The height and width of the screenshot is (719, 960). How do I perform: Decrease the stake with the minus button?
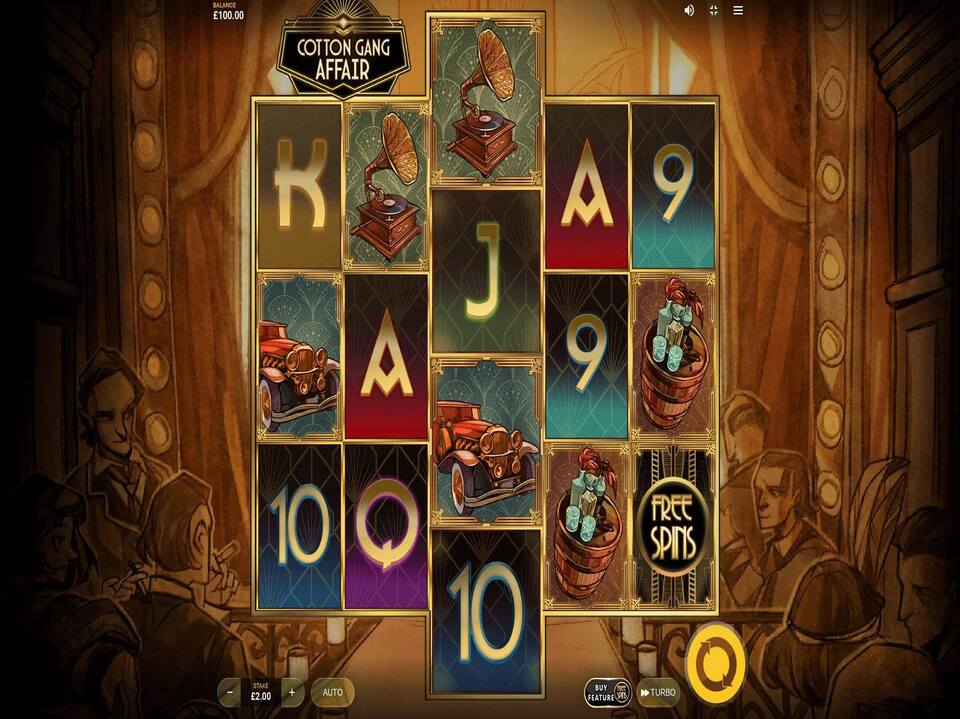point(230,692)
